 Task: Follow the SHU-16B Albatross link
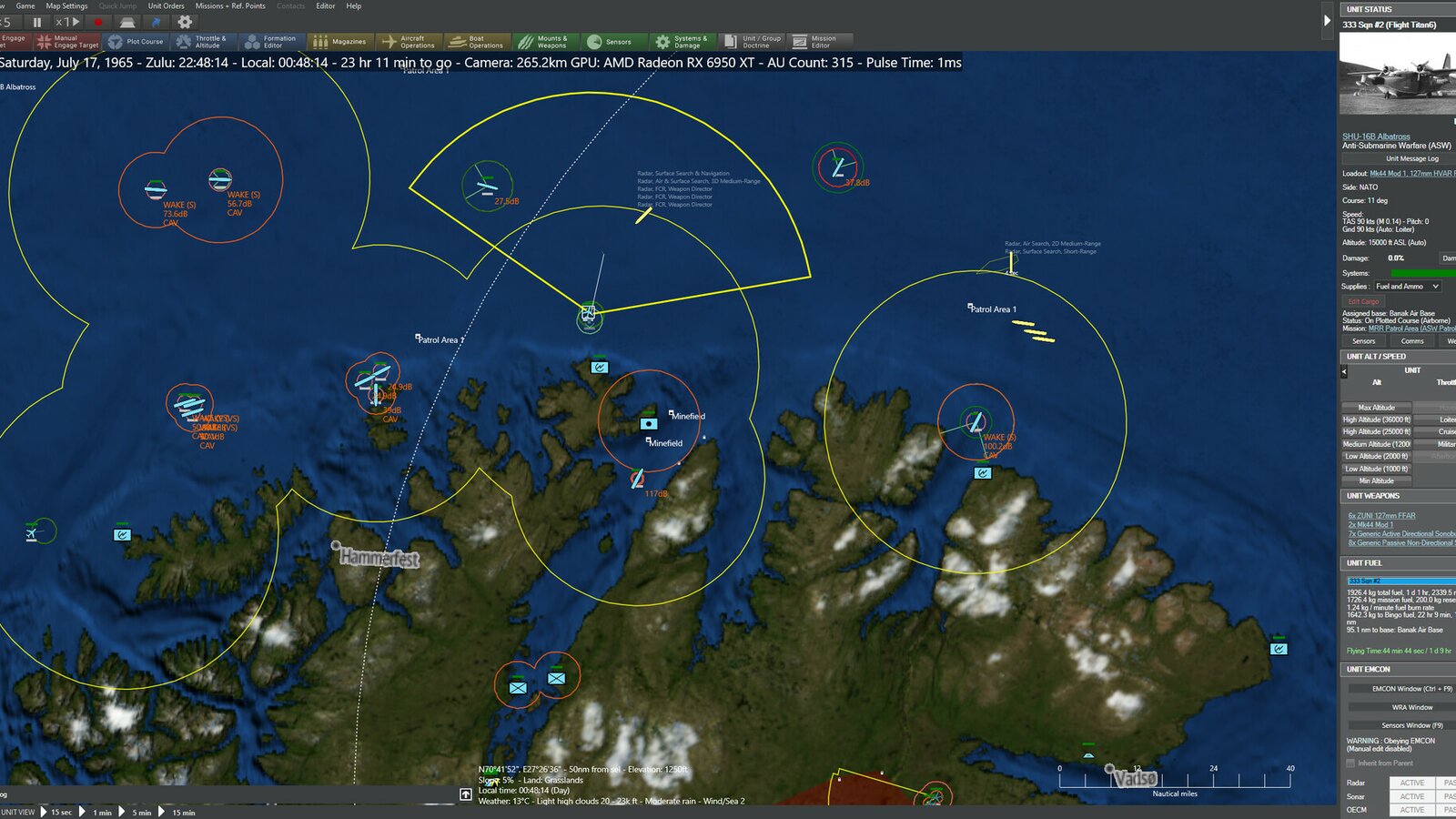point(1376,136)
